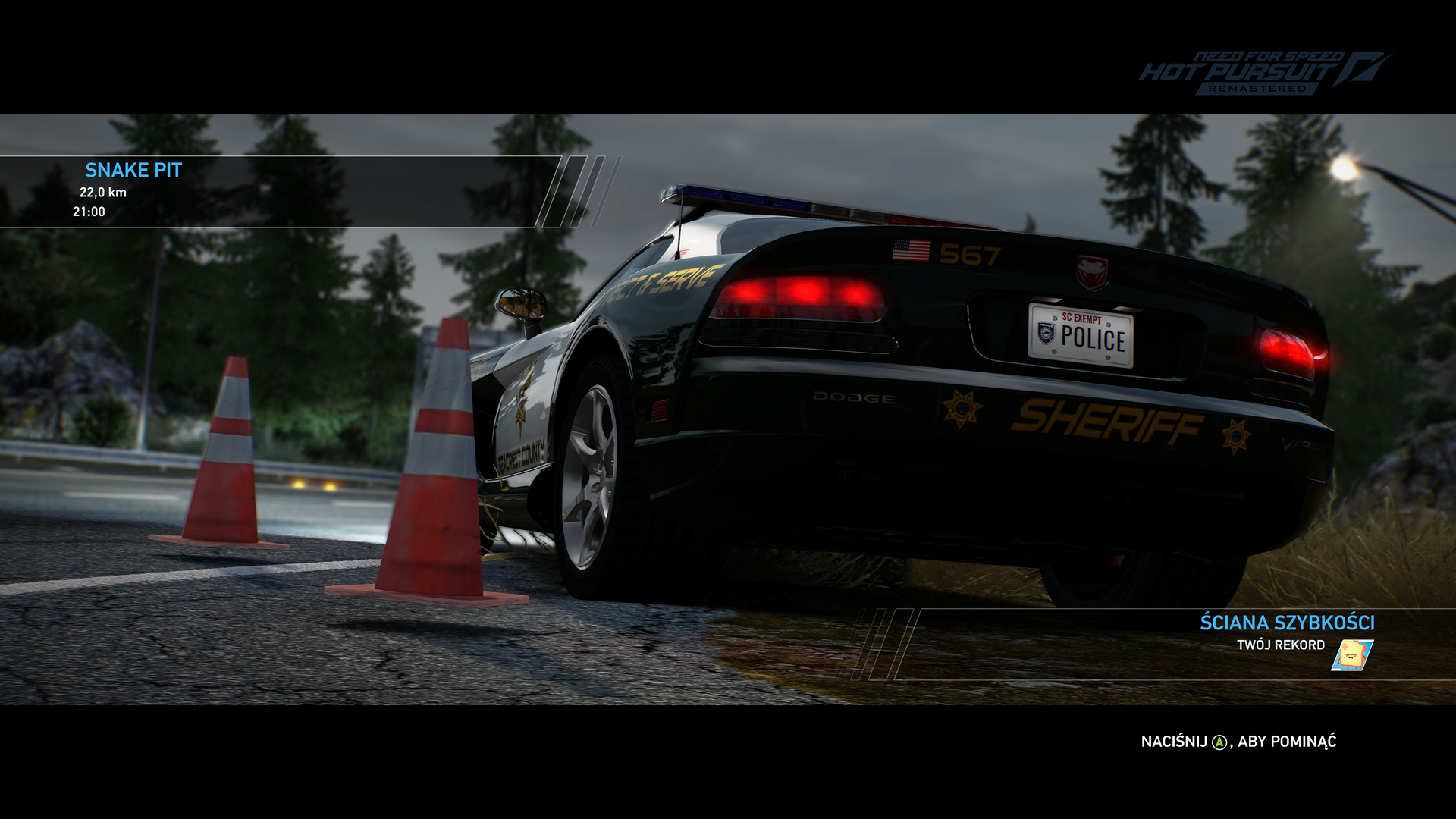
Task: Open the Ściana Szybkości speedwall panel
Action: coord(1286,623)
